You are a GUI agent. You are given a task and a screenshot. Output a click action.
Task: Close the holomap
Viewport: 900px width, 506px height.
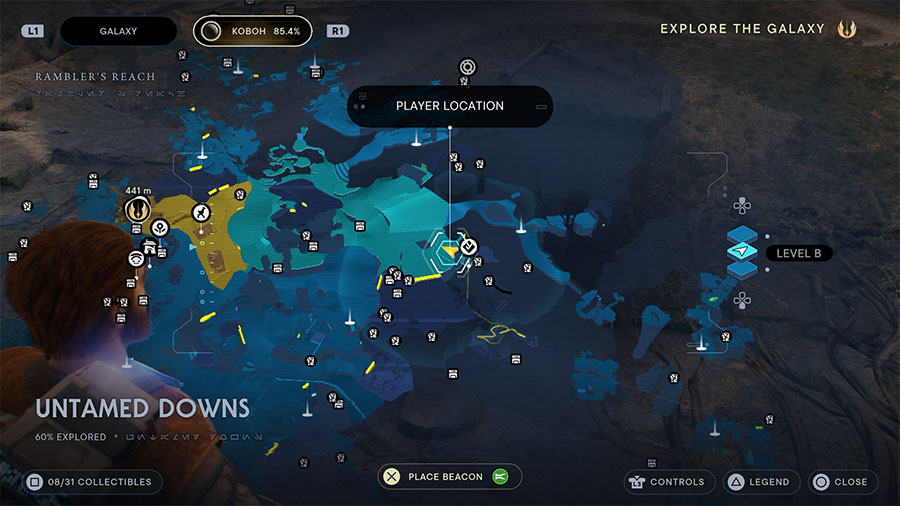pyautogui.click(x=842, y=482)
